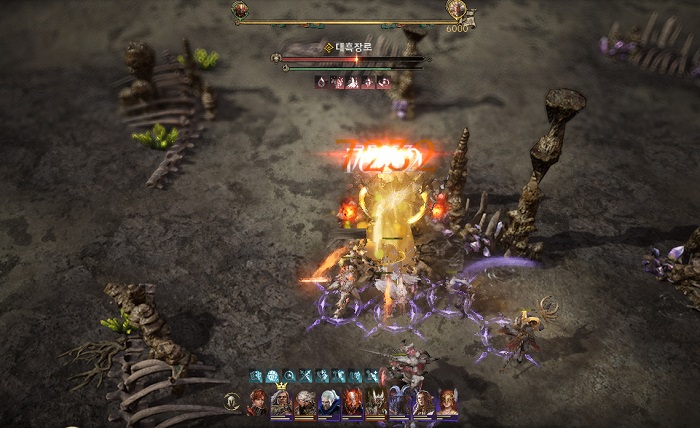Viewport: 700px width, 428px height.
Task: Click the golden helmet emblem button
Action: pos(233,402)
